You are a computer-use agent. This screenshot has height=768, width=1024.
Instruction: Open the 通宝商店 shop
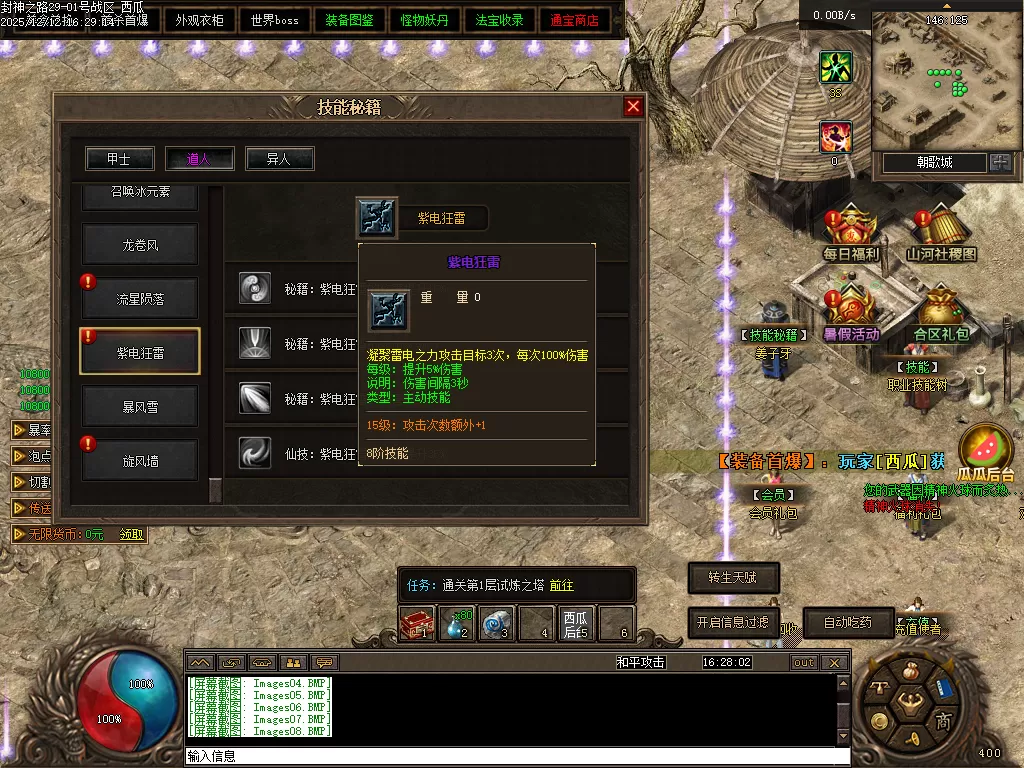coord(575,20)
